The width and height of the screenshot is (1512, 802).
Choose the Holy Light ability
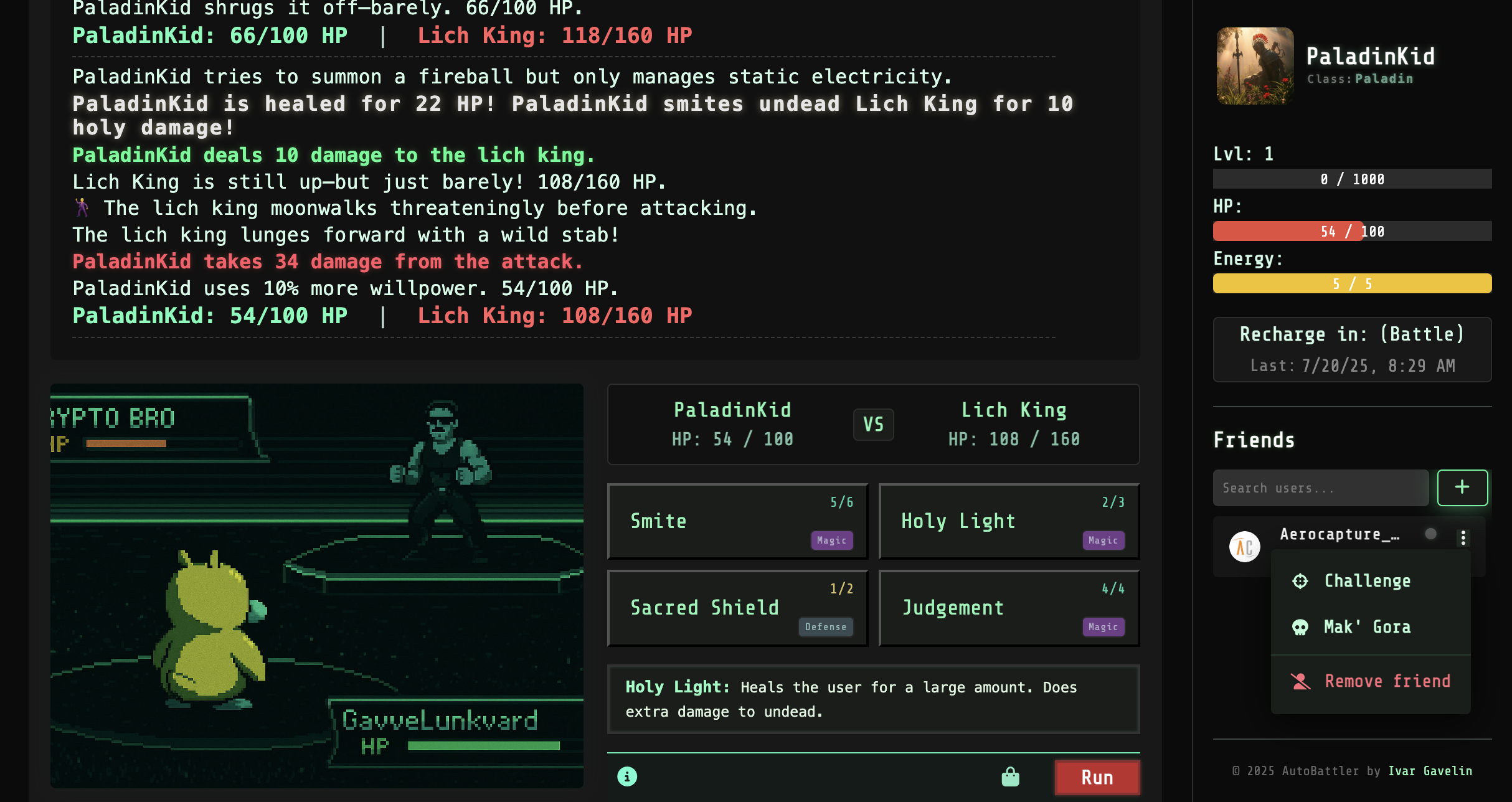pos(1009,521)
